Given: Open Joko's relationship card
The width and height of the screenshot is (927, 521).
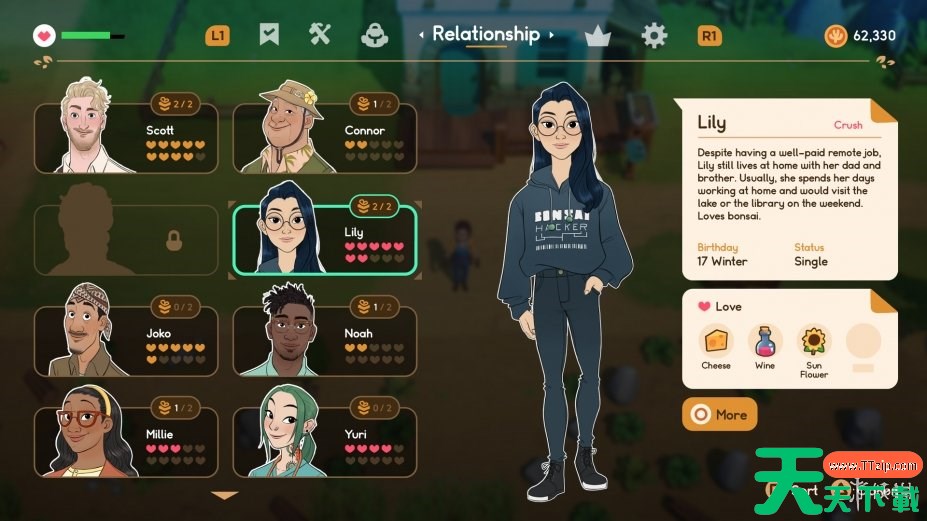Looking at the screenshot, I should [126, 341].
